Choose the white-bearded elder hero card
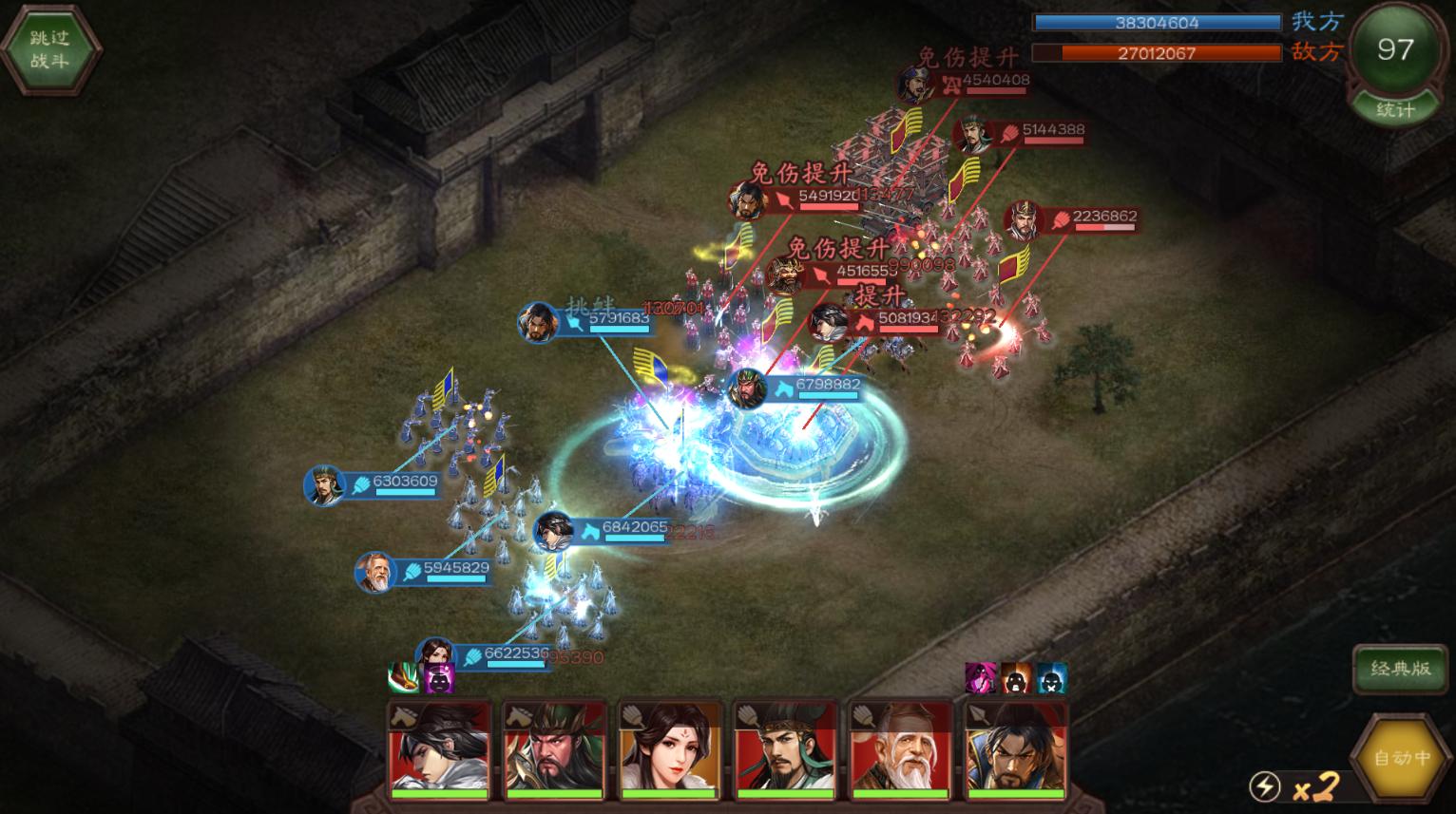Viewport: 1456px width, 814px height. (900, 748)
